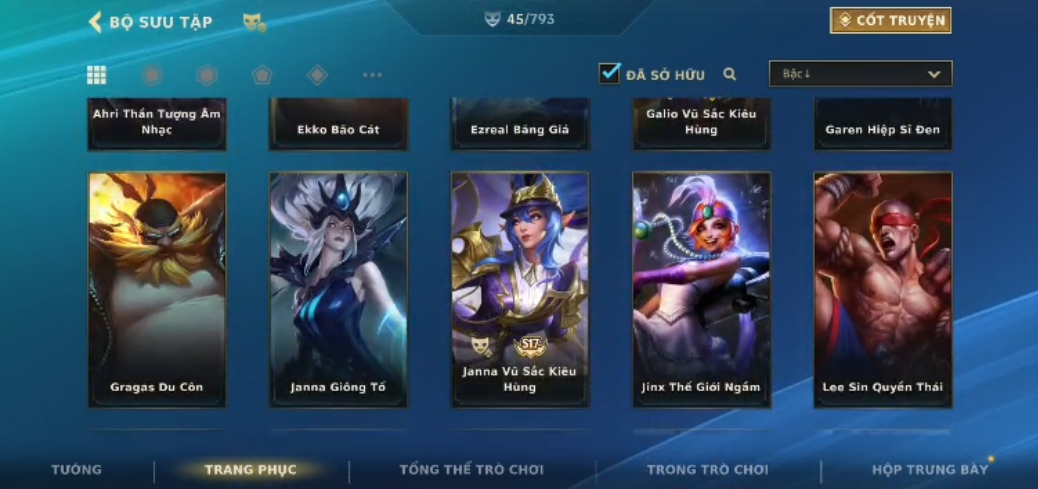Click the mask icon beside the title
The width and height of the screenshot is (1038, 489).
point(254,22)
